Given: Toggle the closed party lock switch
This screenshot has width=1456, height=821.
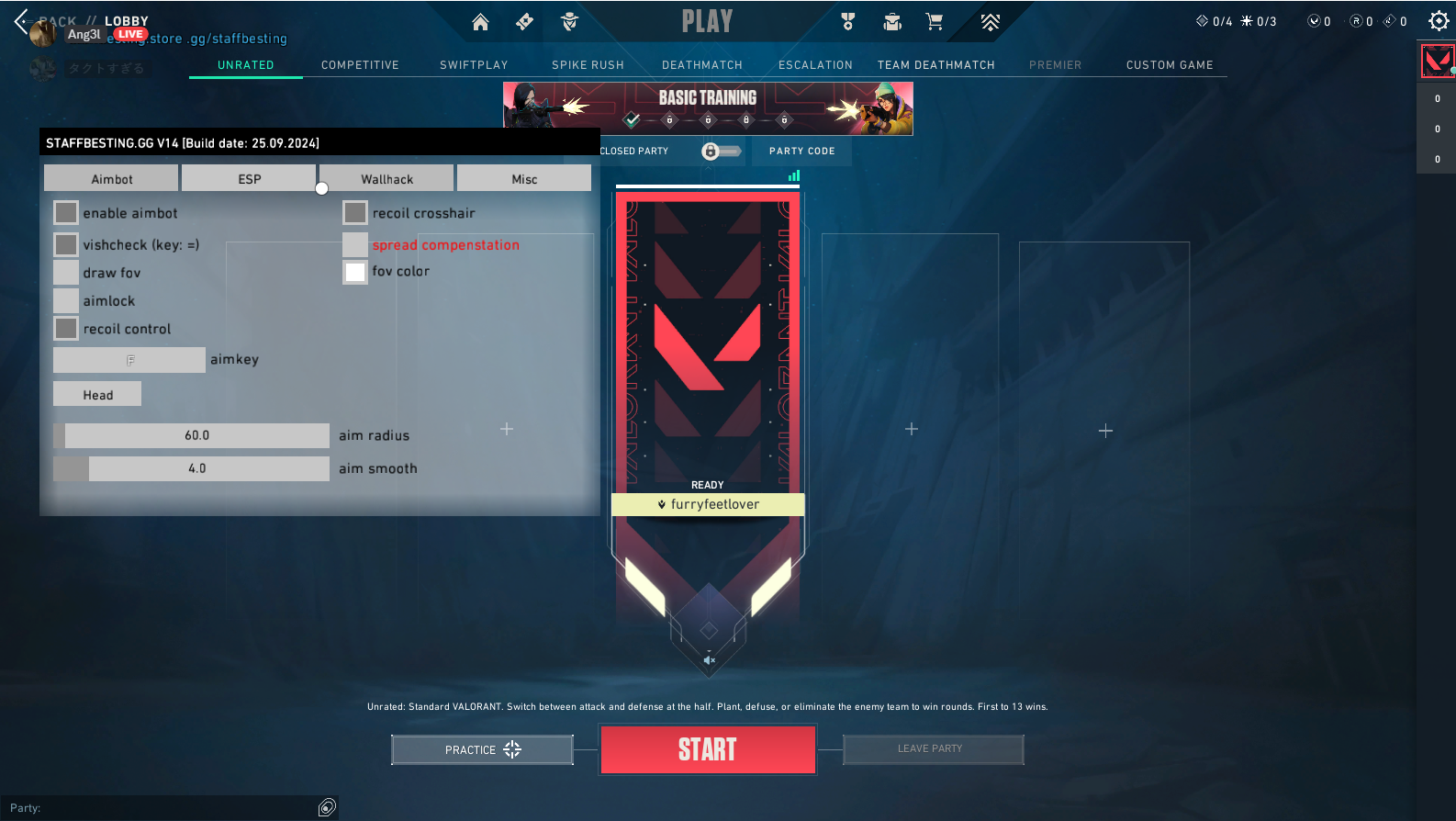Looking at the screenshot, I should coord(720,152).
